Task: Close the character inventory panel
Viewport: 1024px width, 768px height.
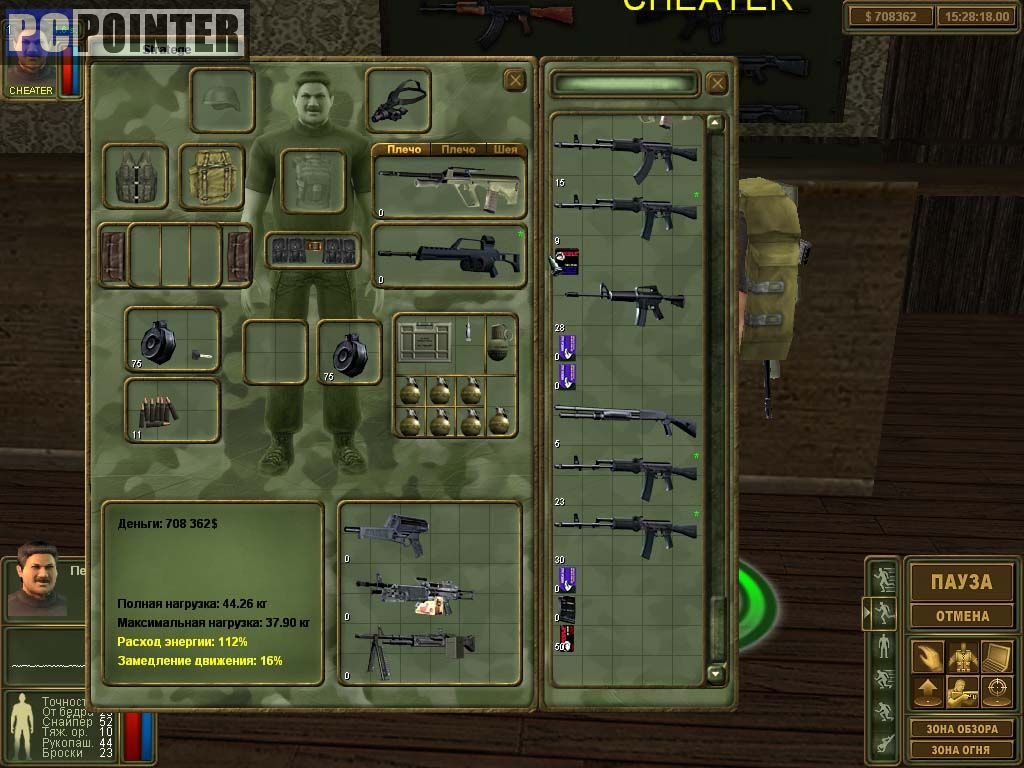Action: [x=514, y=81]
